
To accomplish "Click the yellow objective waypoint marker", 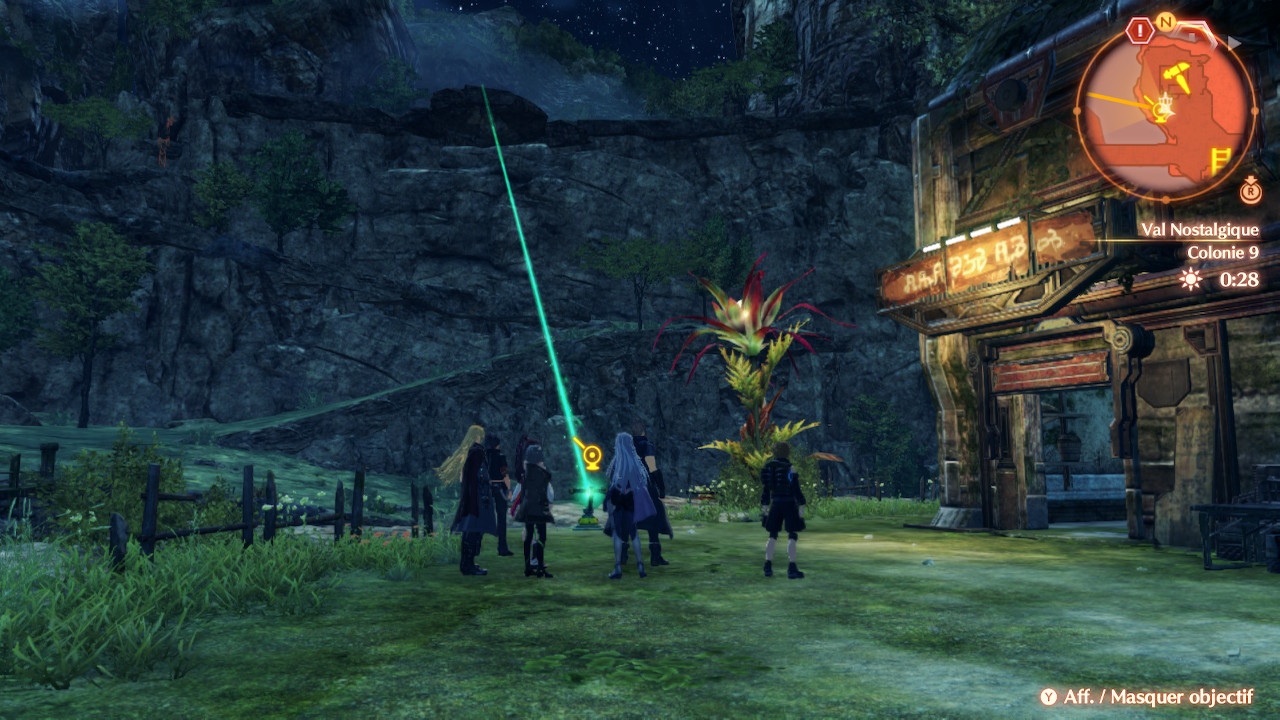I will point(592,458).
